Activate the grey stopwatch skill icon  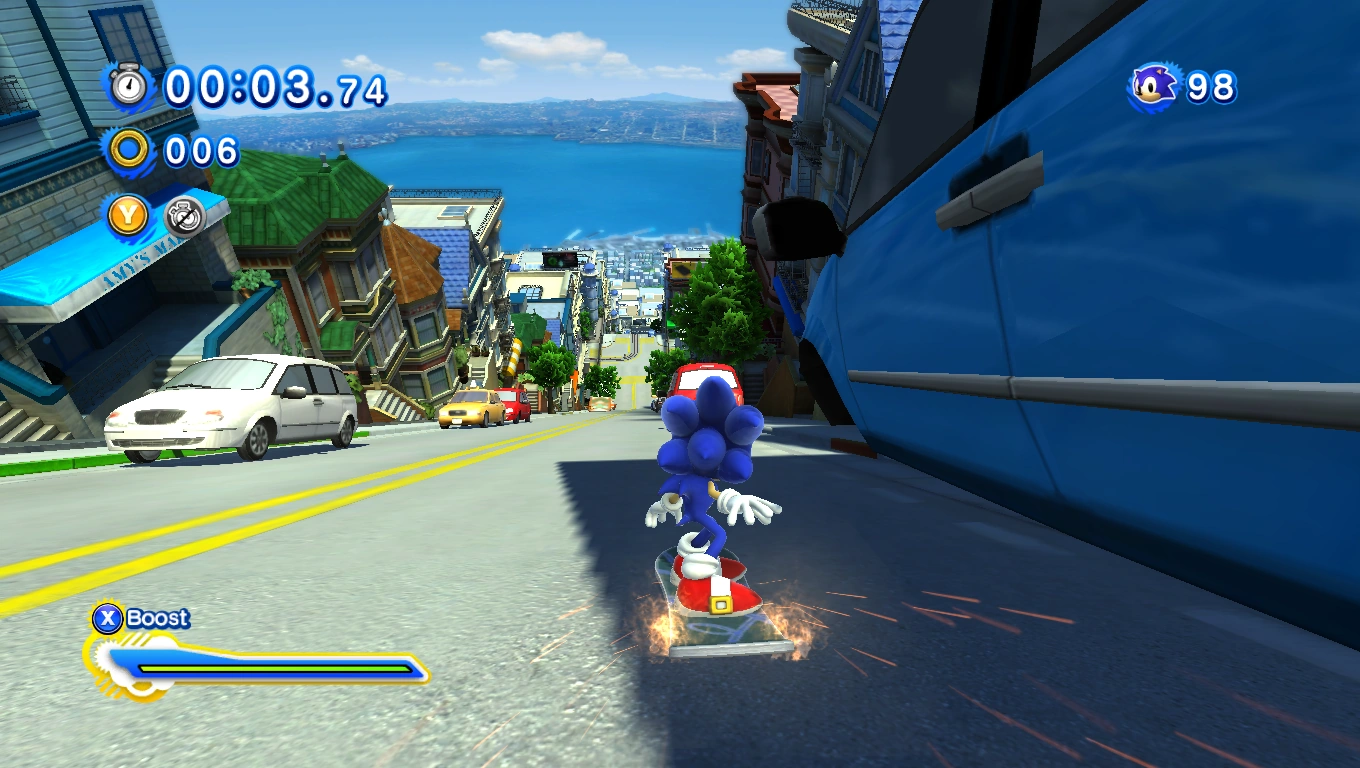click(184, 216)
